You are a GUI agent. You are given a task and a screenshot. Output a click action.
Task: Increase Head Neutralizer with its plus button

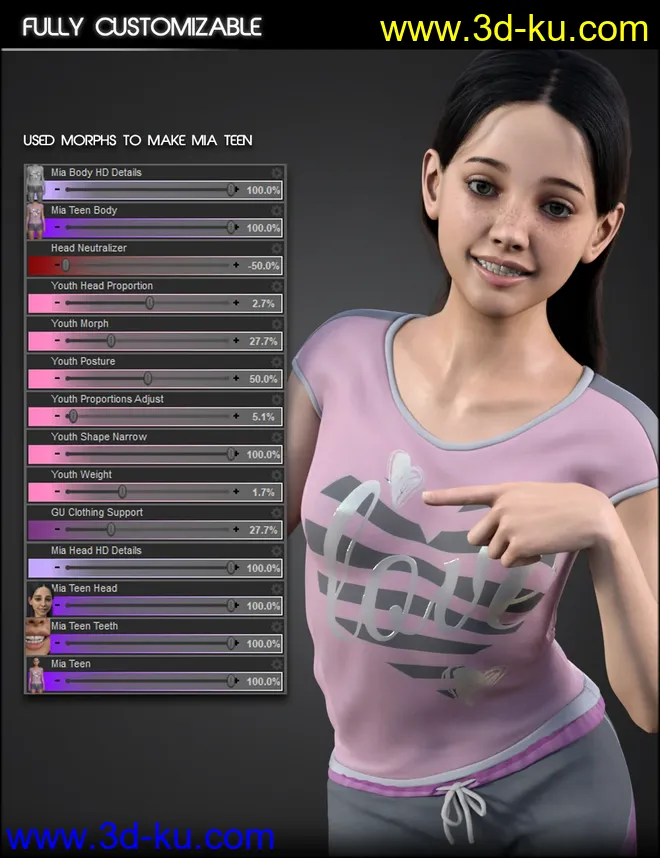[236, 265]
